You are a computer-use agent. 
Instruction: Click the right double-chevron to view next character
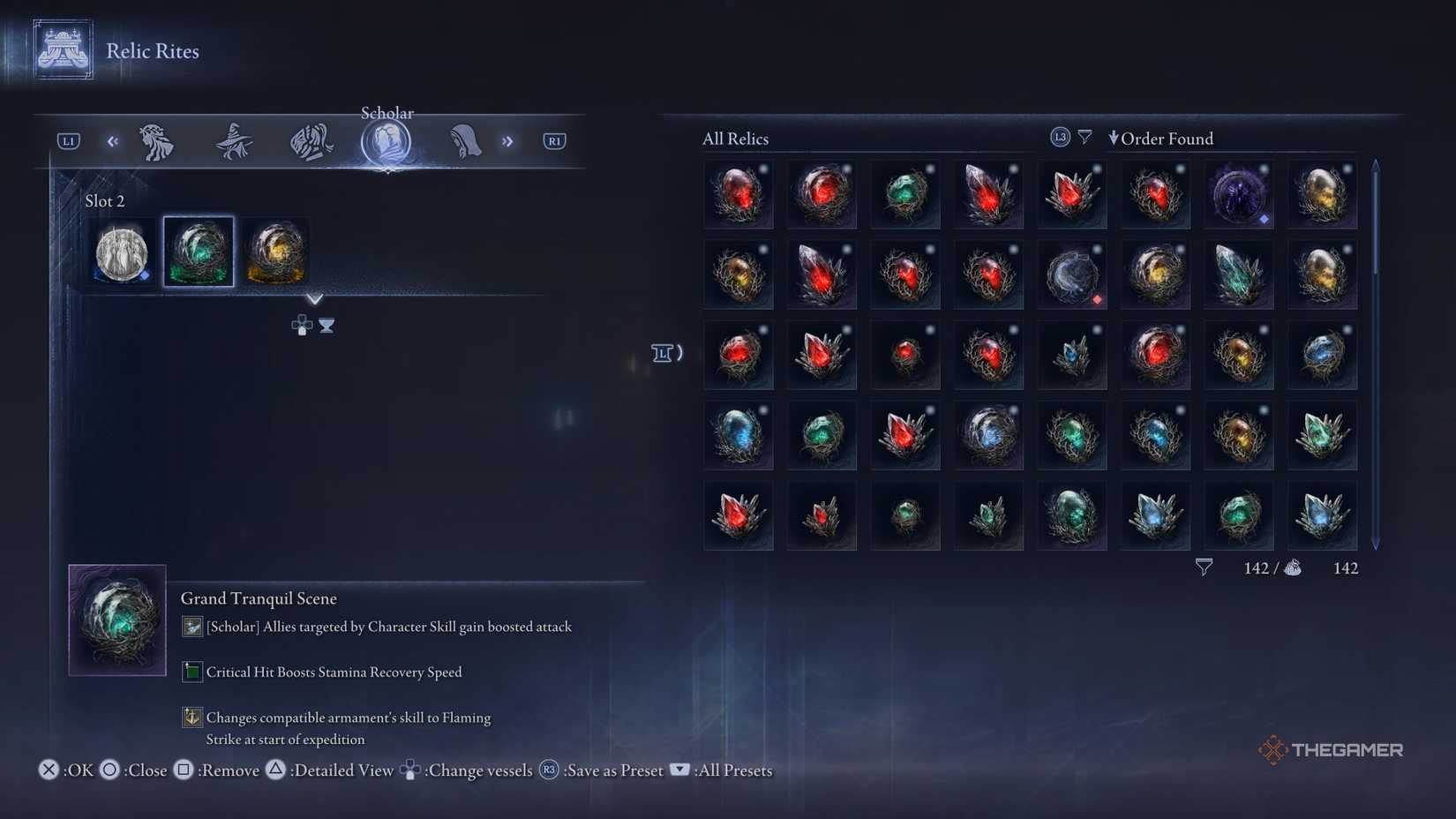tap(508, 140)
